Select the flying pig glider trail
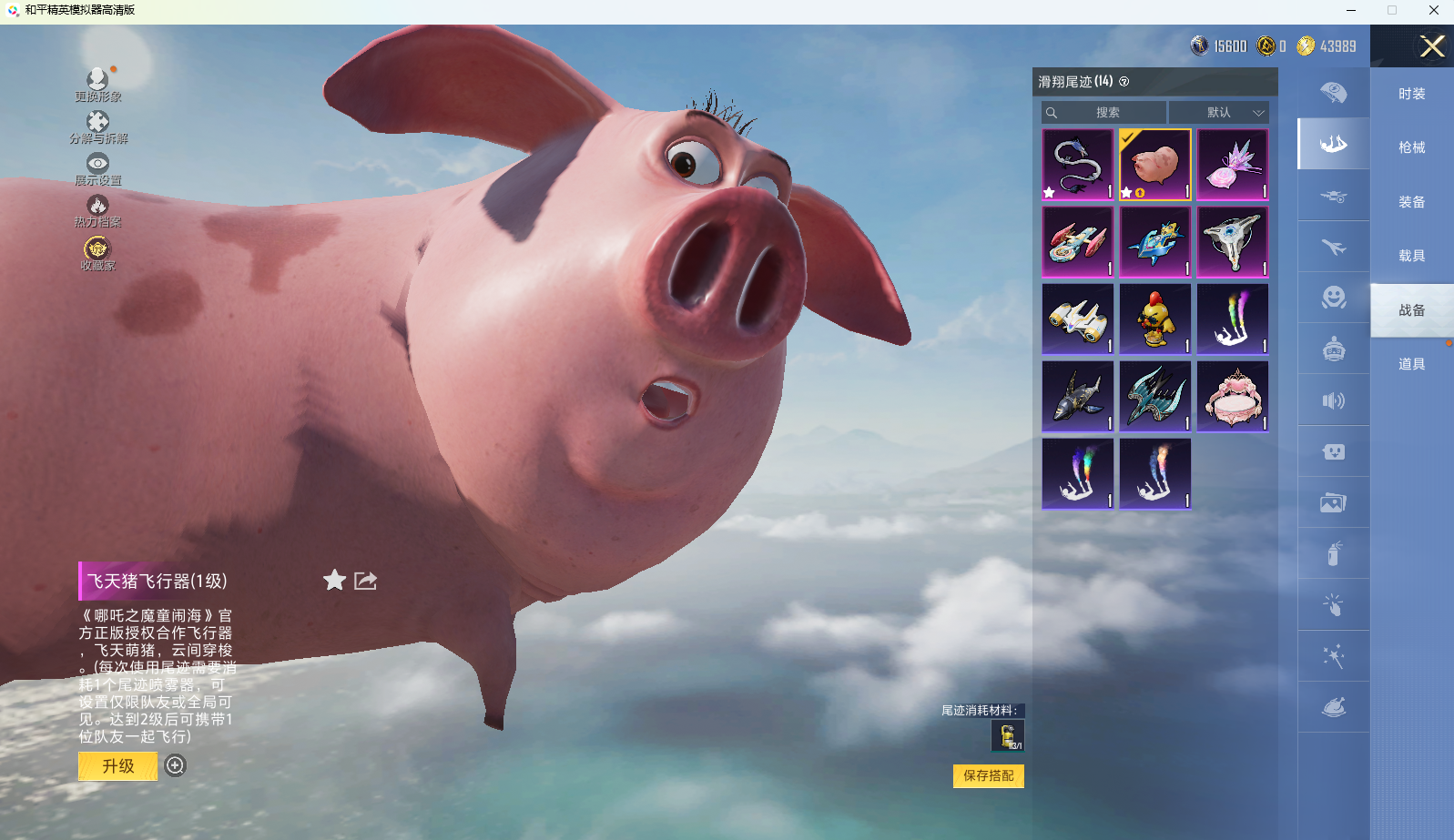1454x840 pixels. [1154, 165]
